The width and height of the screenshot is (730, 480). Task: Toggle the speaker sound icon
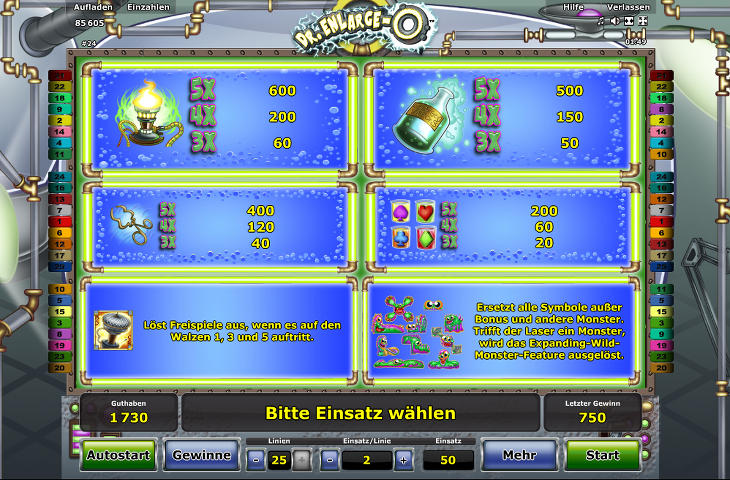click(614, 20)
